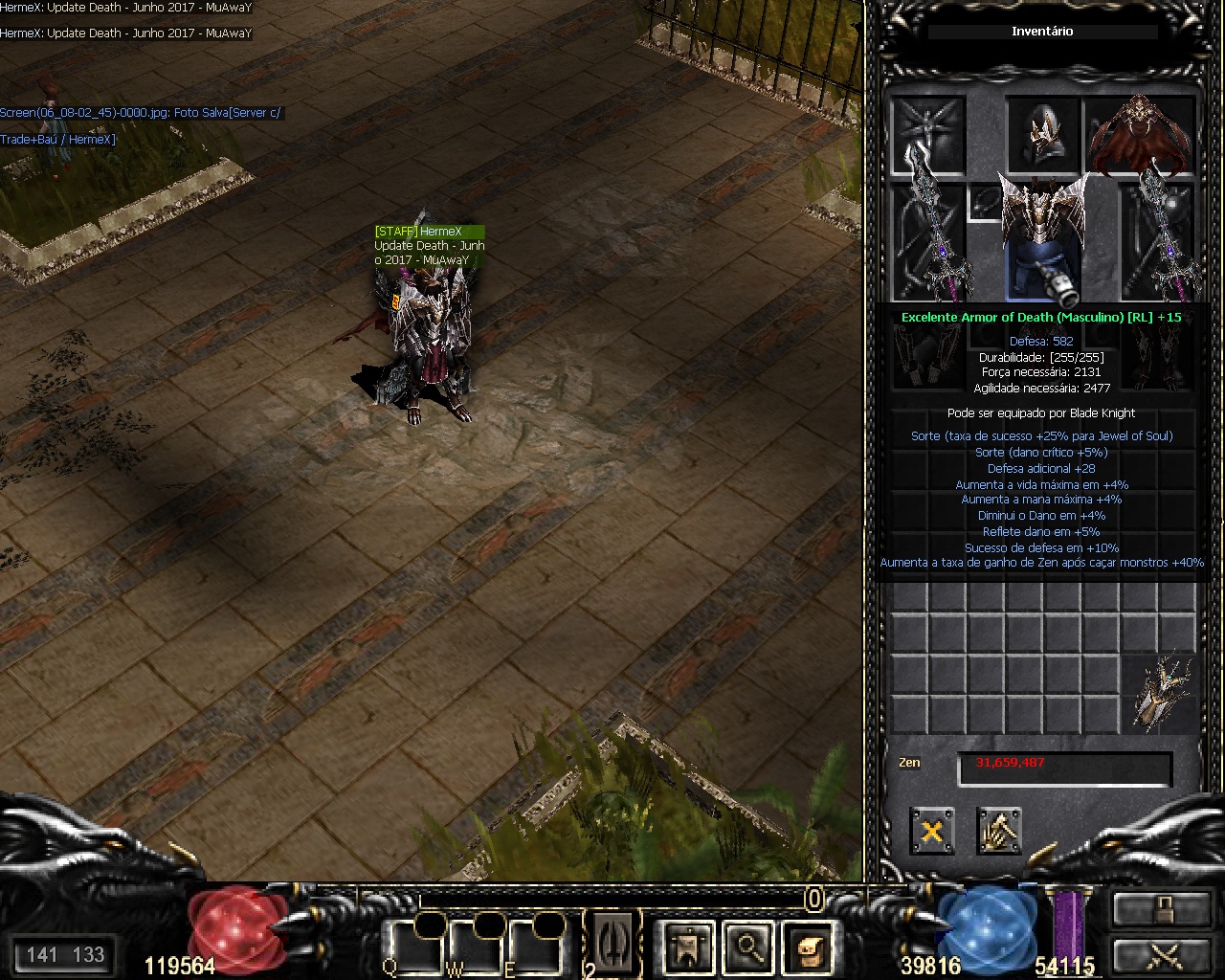Screen dimensions: 1225x980
Task: Select the empty pet slot in the top-left corner
Action: 926,134
